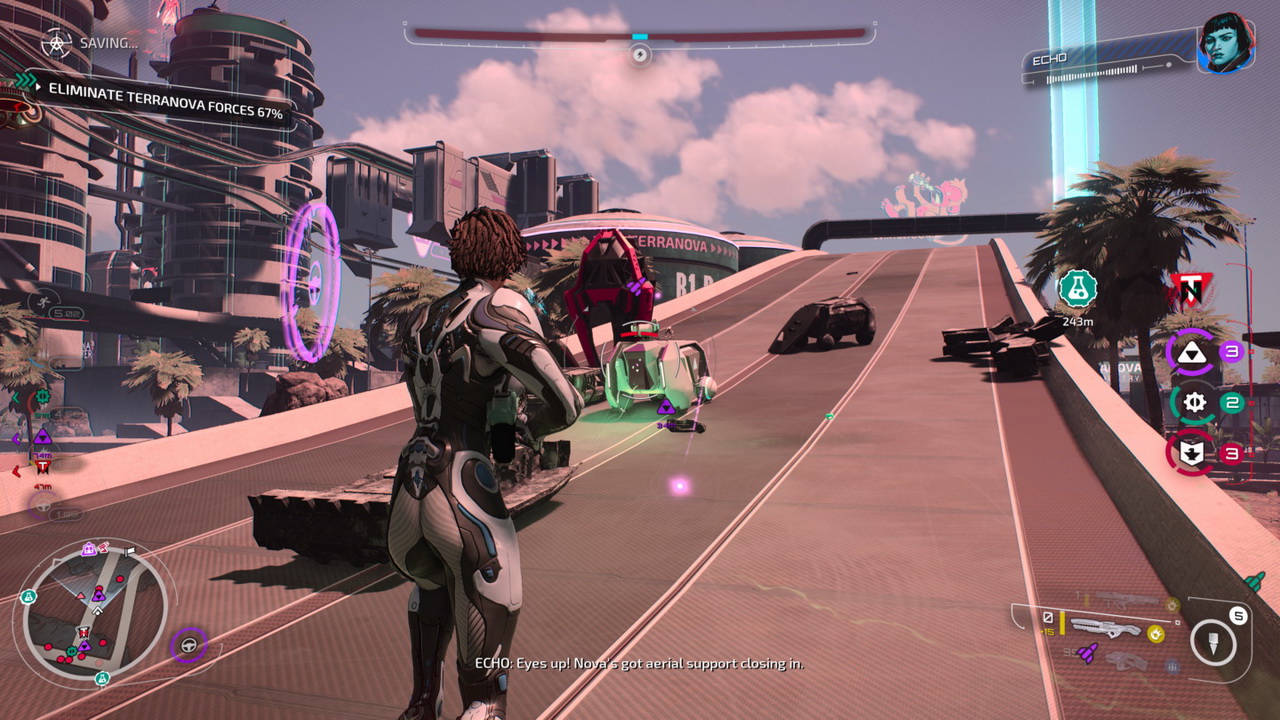Activate the green gear skill icon
Screen dimensions: 1280x720
point(1192,403)
